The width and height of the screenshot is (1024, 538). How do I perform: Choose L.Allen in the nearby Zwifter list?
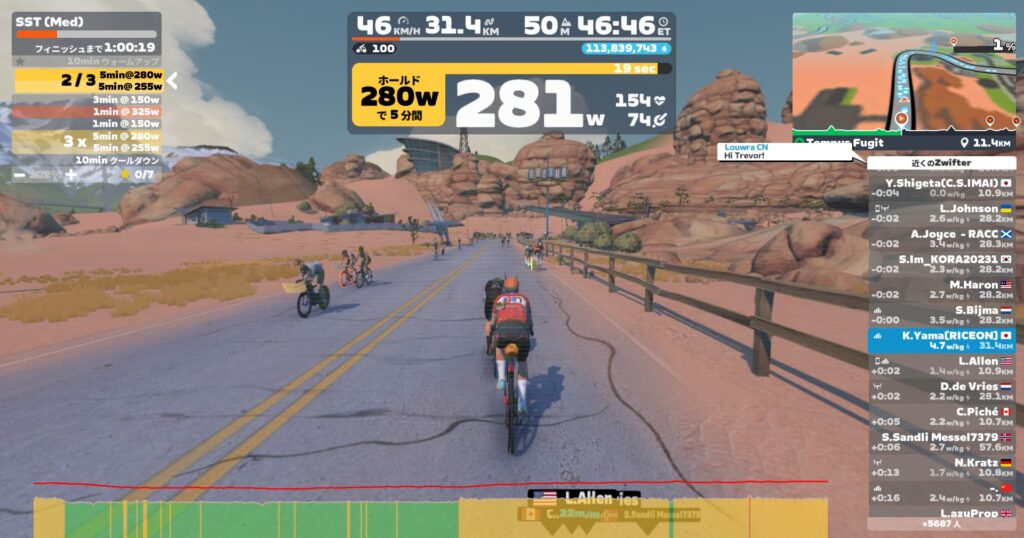pyautogui.click(x=941, y=365)
